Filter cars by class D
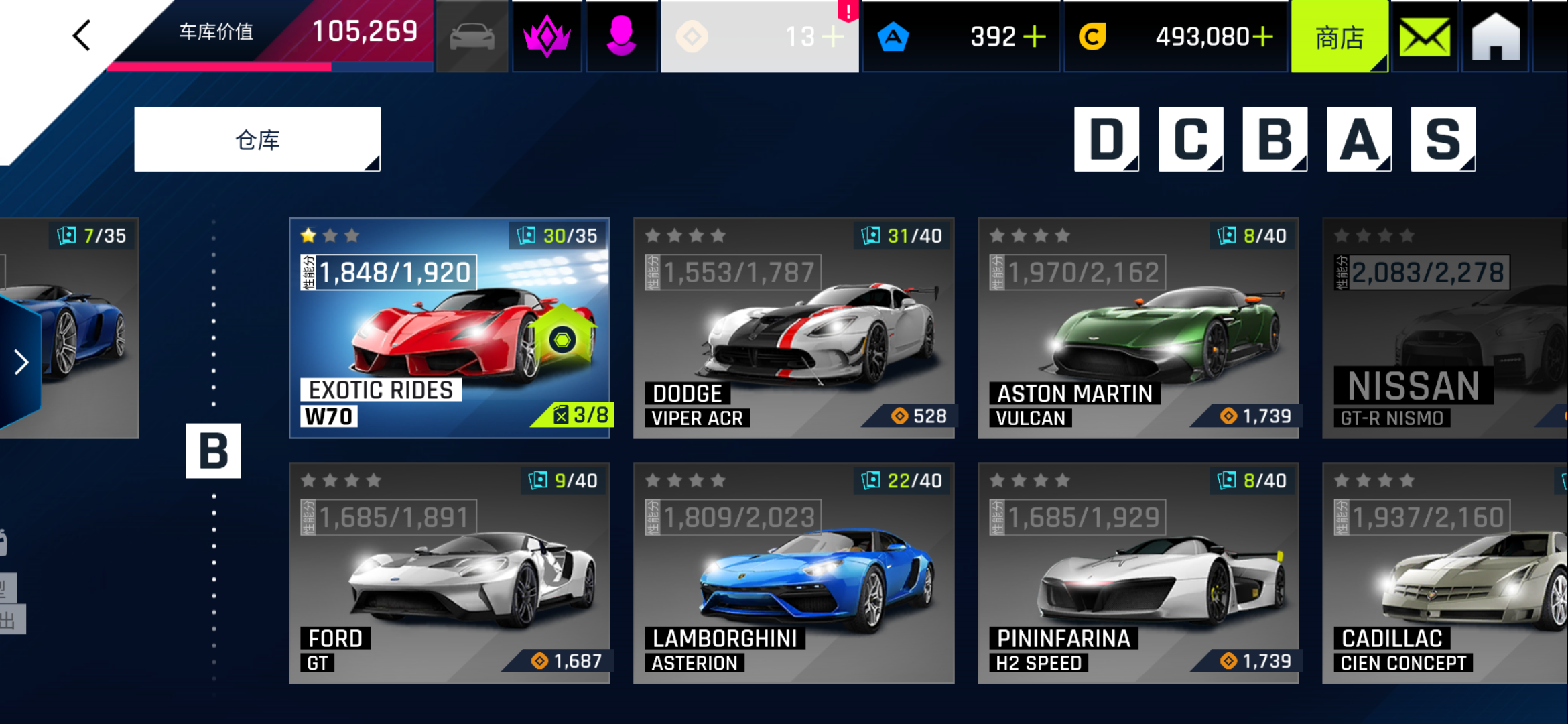1568x724 pixels. click(1106, 139)
